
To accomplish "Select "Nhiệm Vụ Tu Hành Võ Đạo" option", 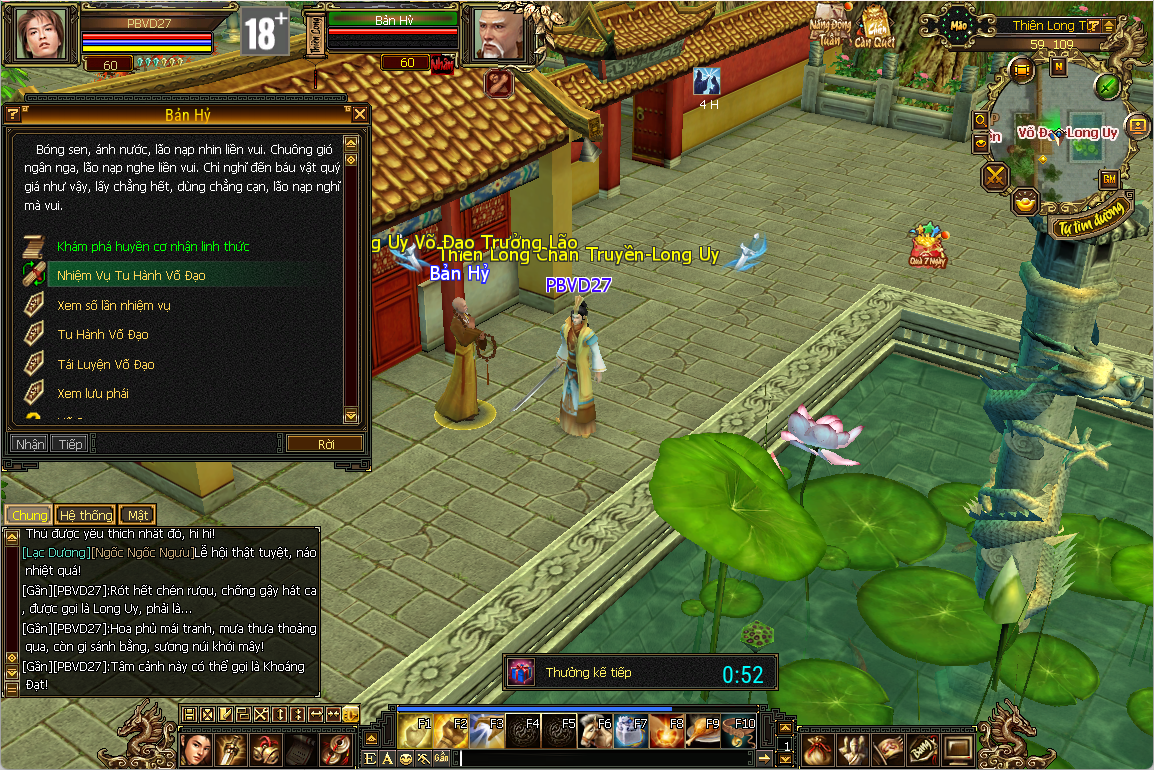I will tap(131, 275).
